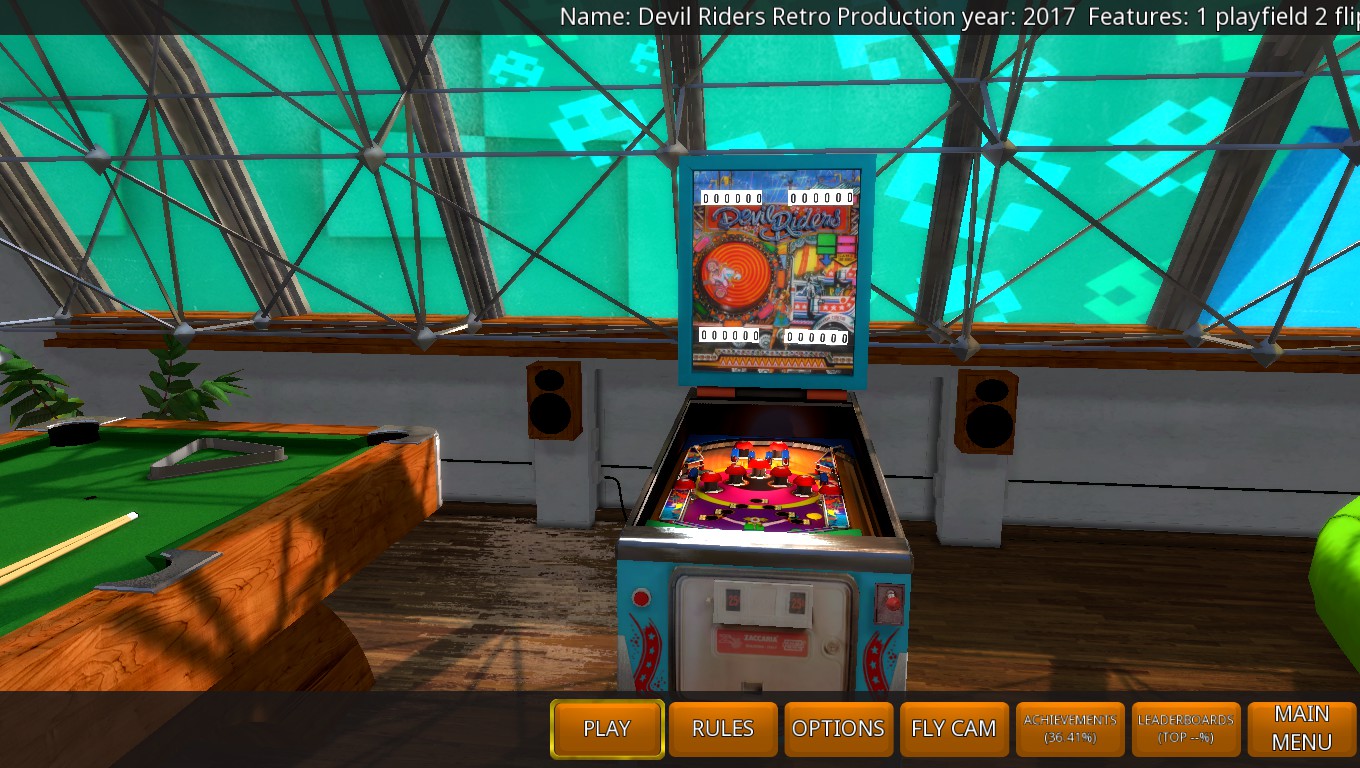Start playing with the PLAY button

[x=606, y=728]
